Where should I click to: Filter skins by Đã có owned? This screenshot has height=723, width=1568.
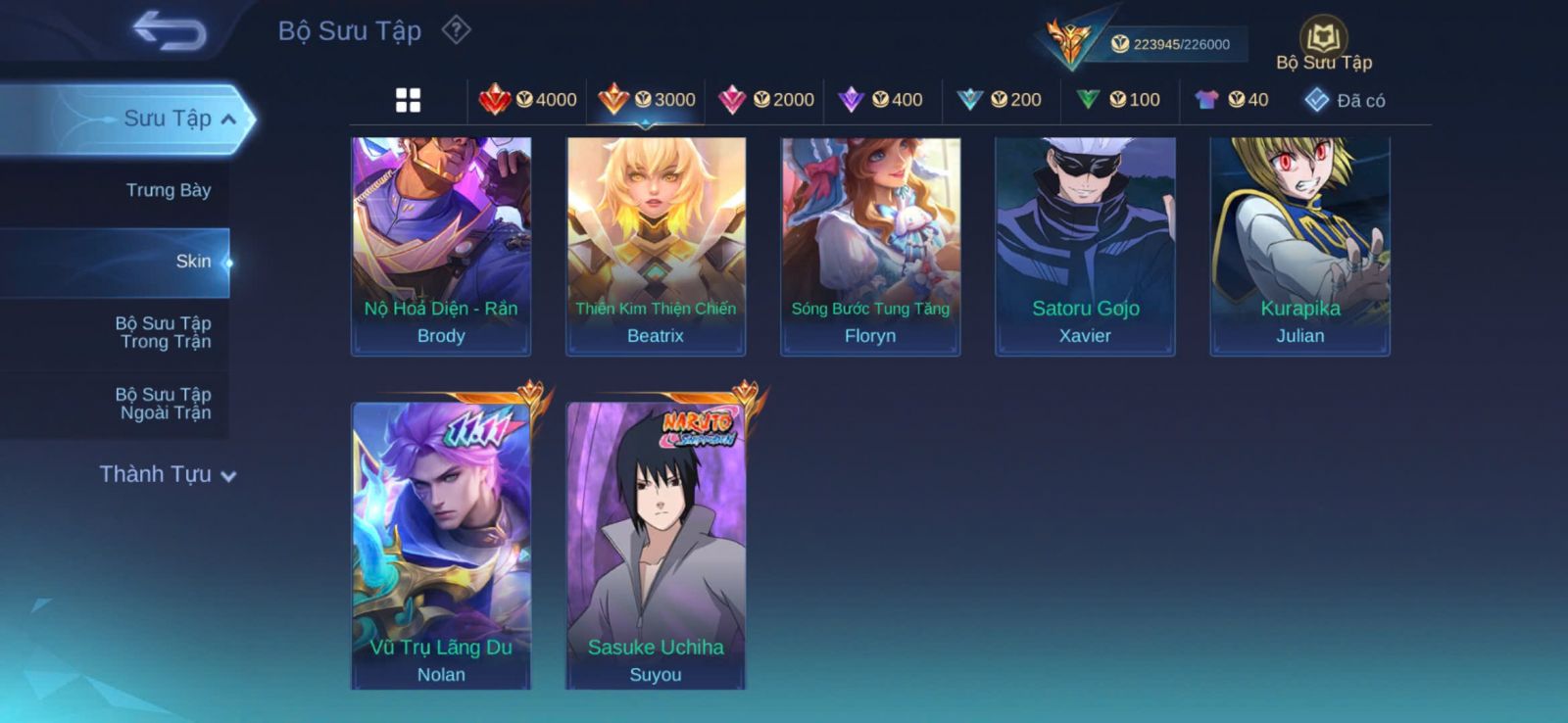pyautogui.click(x=1345, y=100)
